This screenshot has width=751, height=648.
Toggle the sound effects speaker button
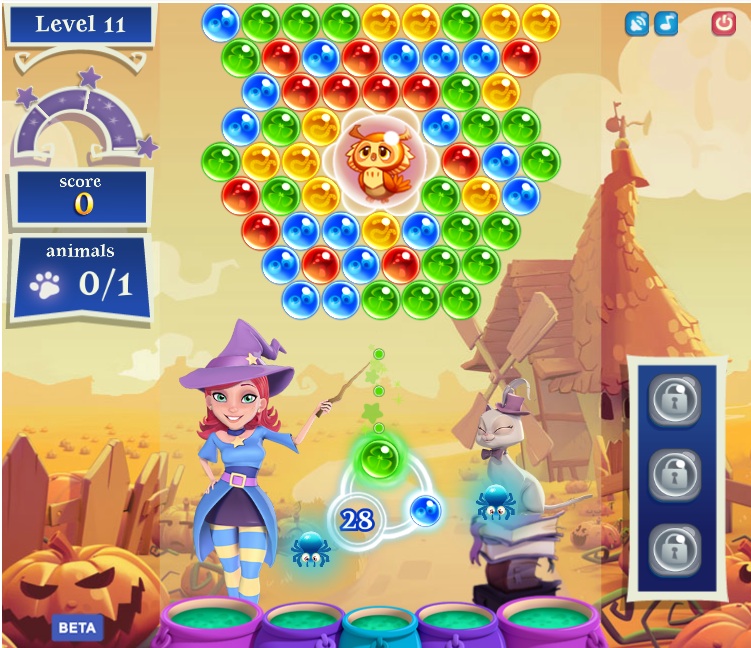coord(637,24)
